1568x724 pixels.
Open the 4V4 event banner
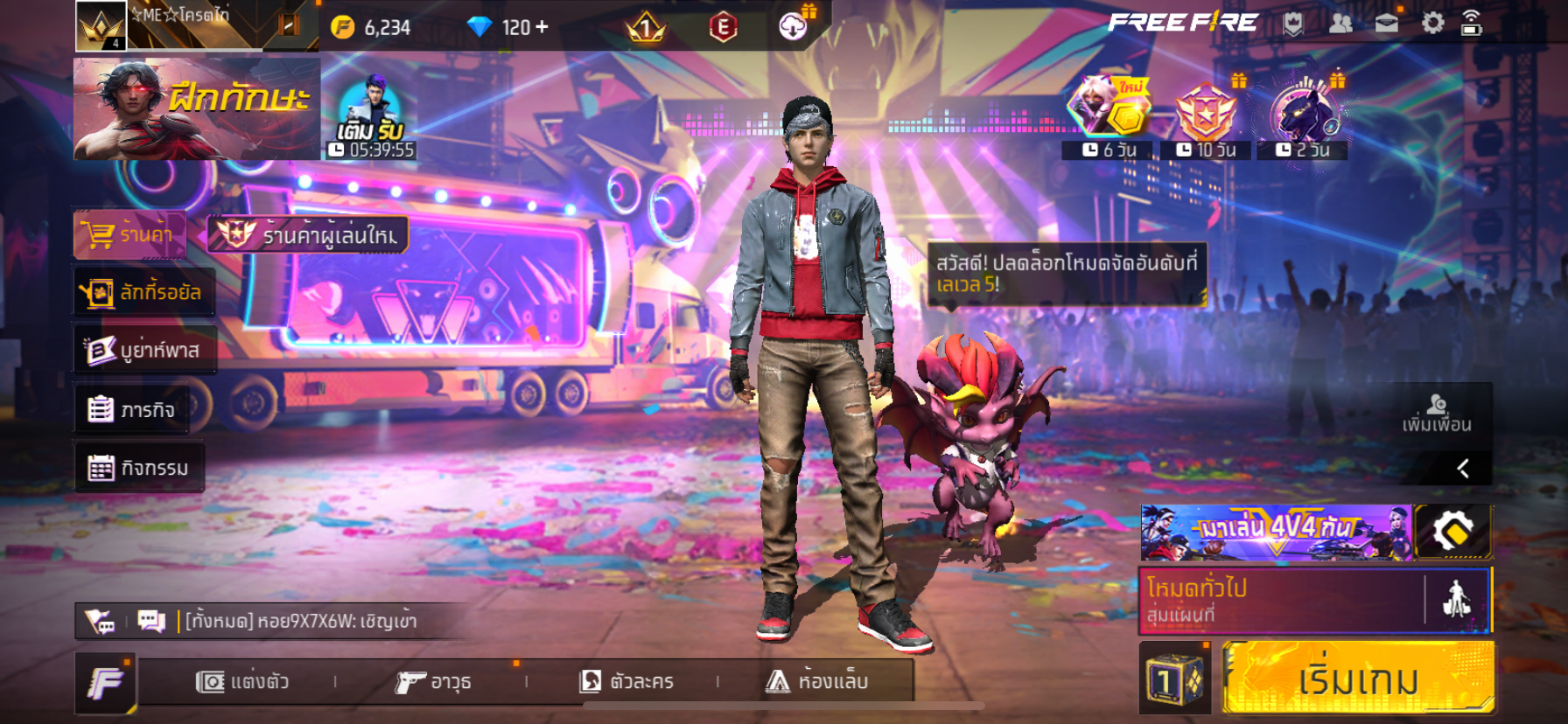click(x=1275, y=532)
